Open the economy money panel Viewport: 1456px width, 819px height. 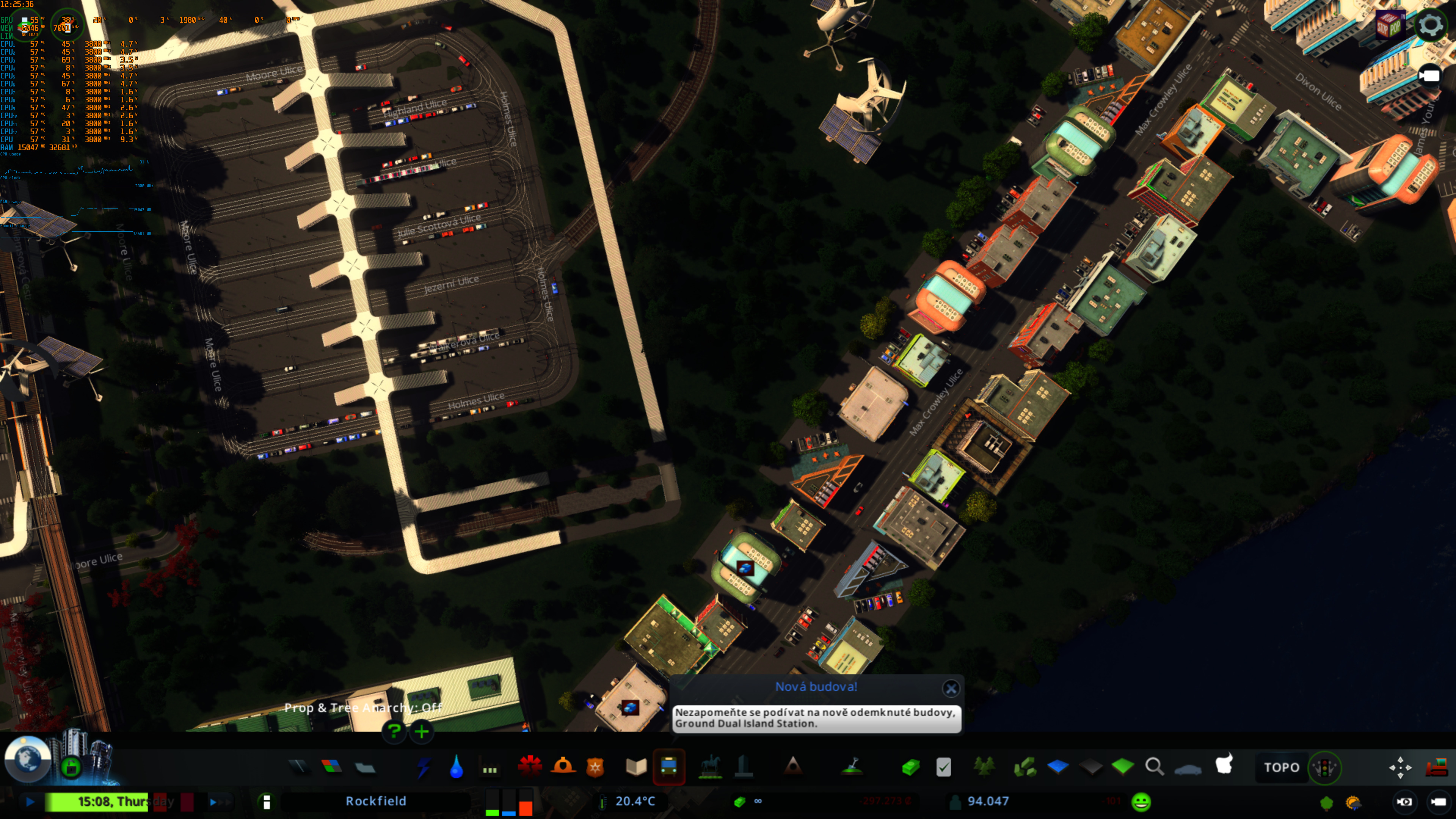(x=910, y=767)
